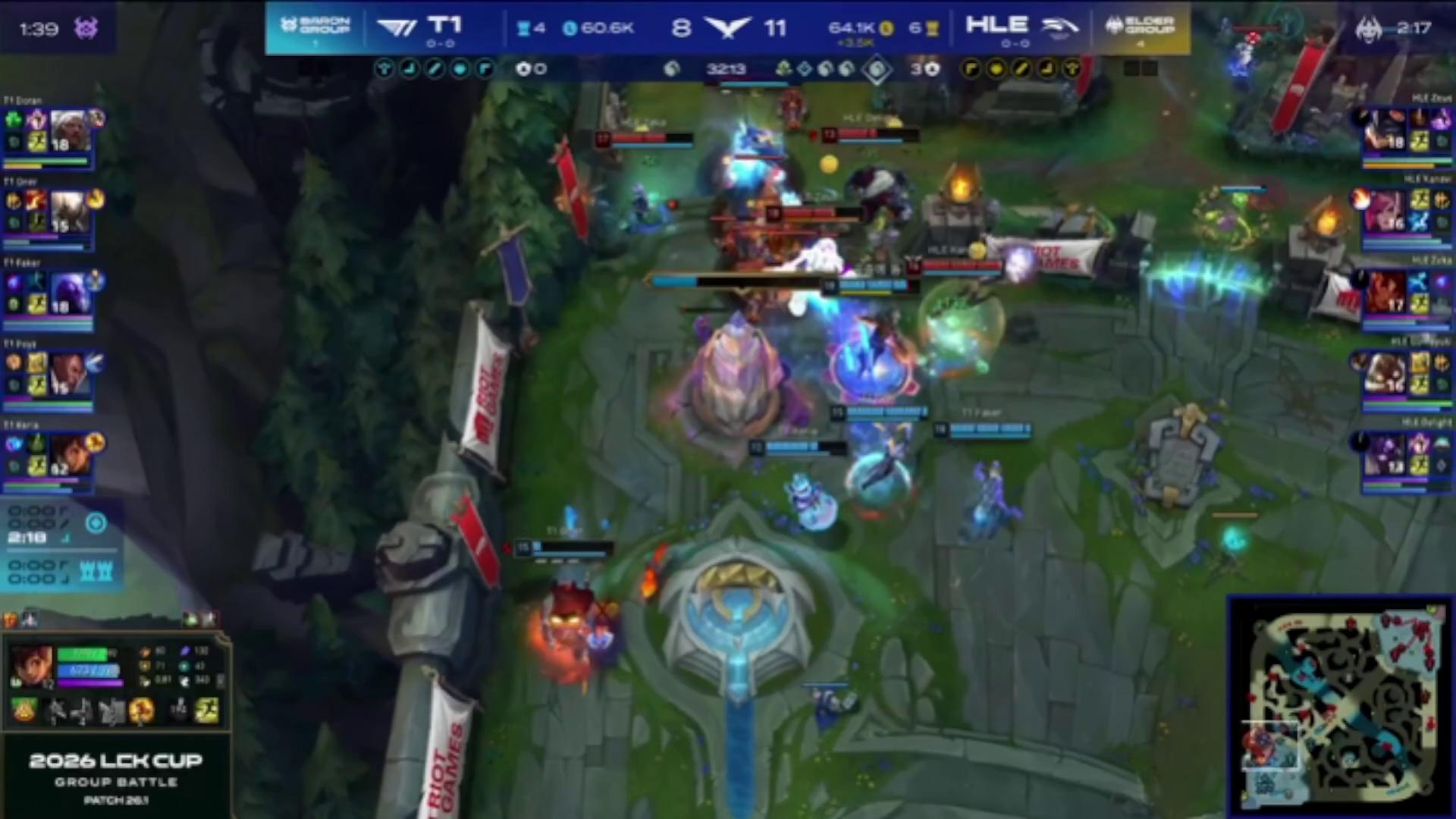Select HLE Delight's champion portrait
This screenshot has height=819, width=1456.
coord(1385,455)
